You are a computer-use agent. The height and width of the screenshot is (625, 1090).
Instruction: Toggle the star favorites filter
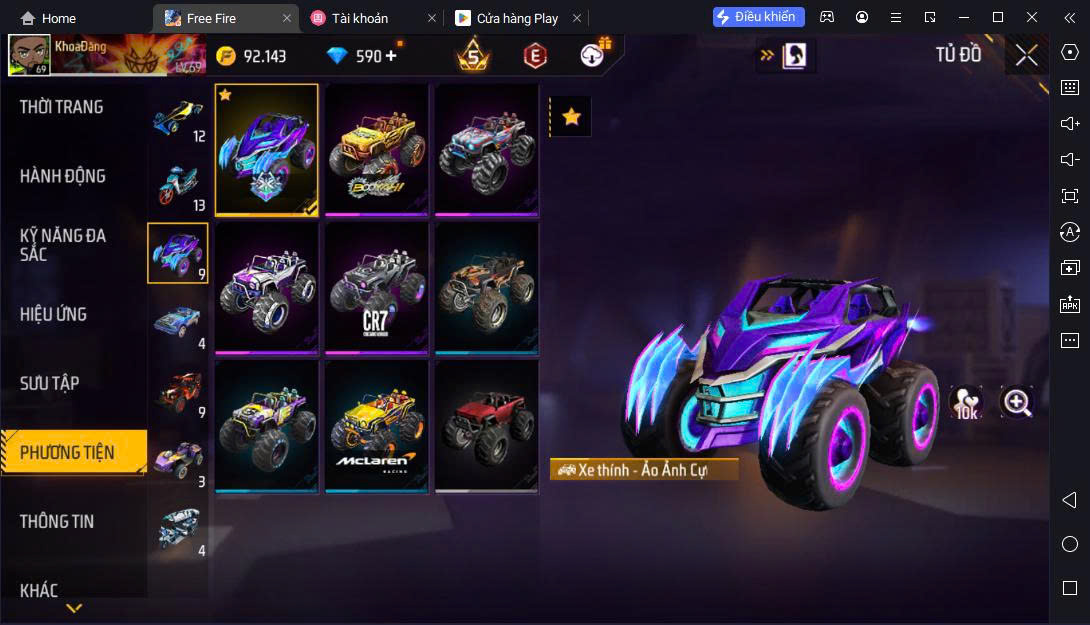click(571, 117)
